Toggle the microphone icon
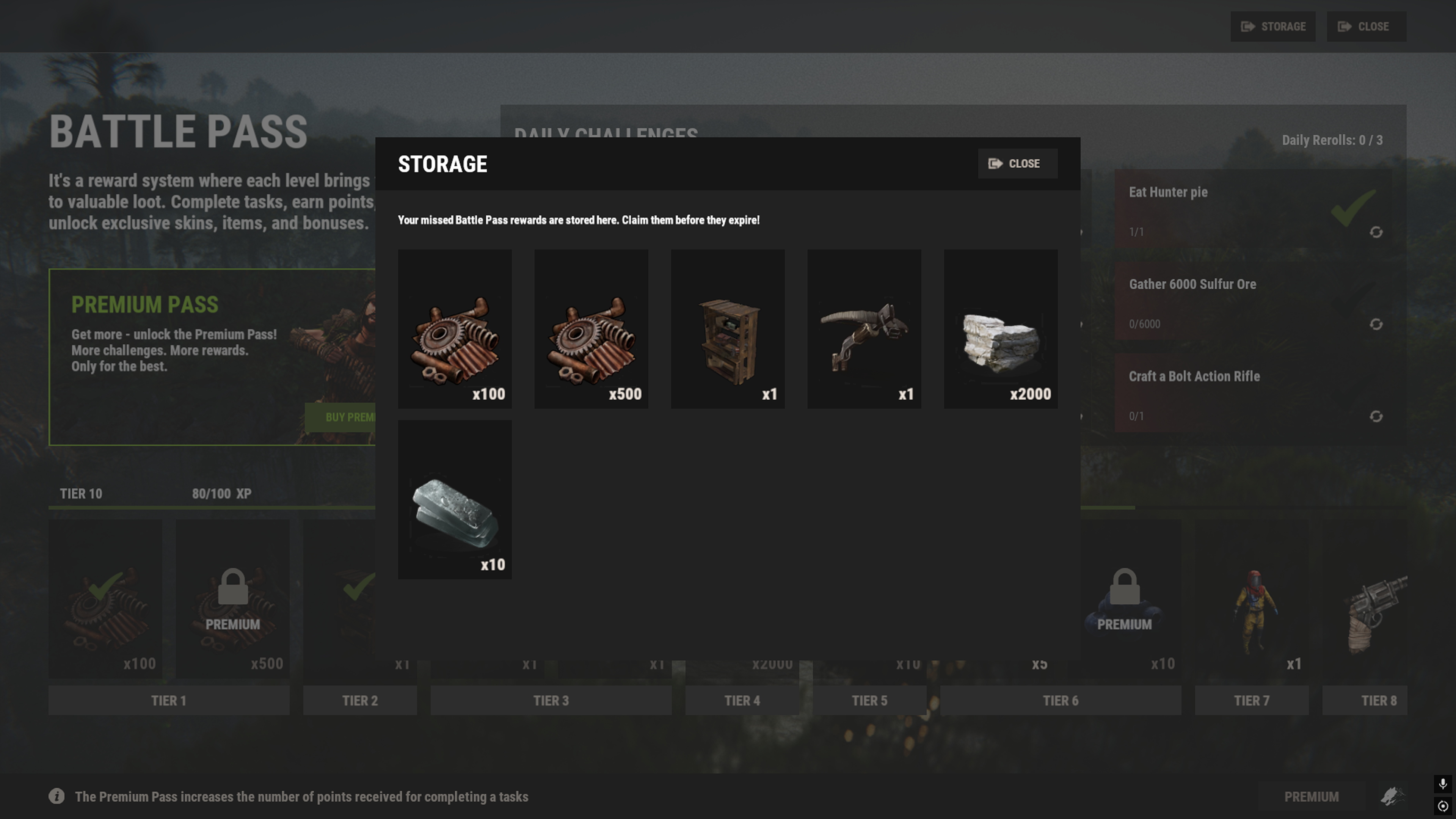 1443,783
